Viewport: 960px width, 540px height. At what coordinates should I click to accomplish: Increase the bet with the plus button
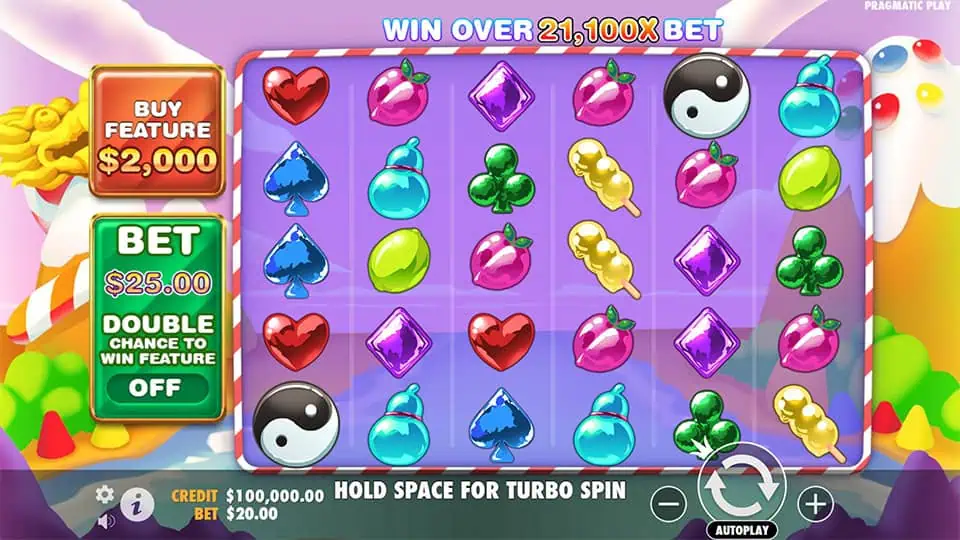point(816,503)
